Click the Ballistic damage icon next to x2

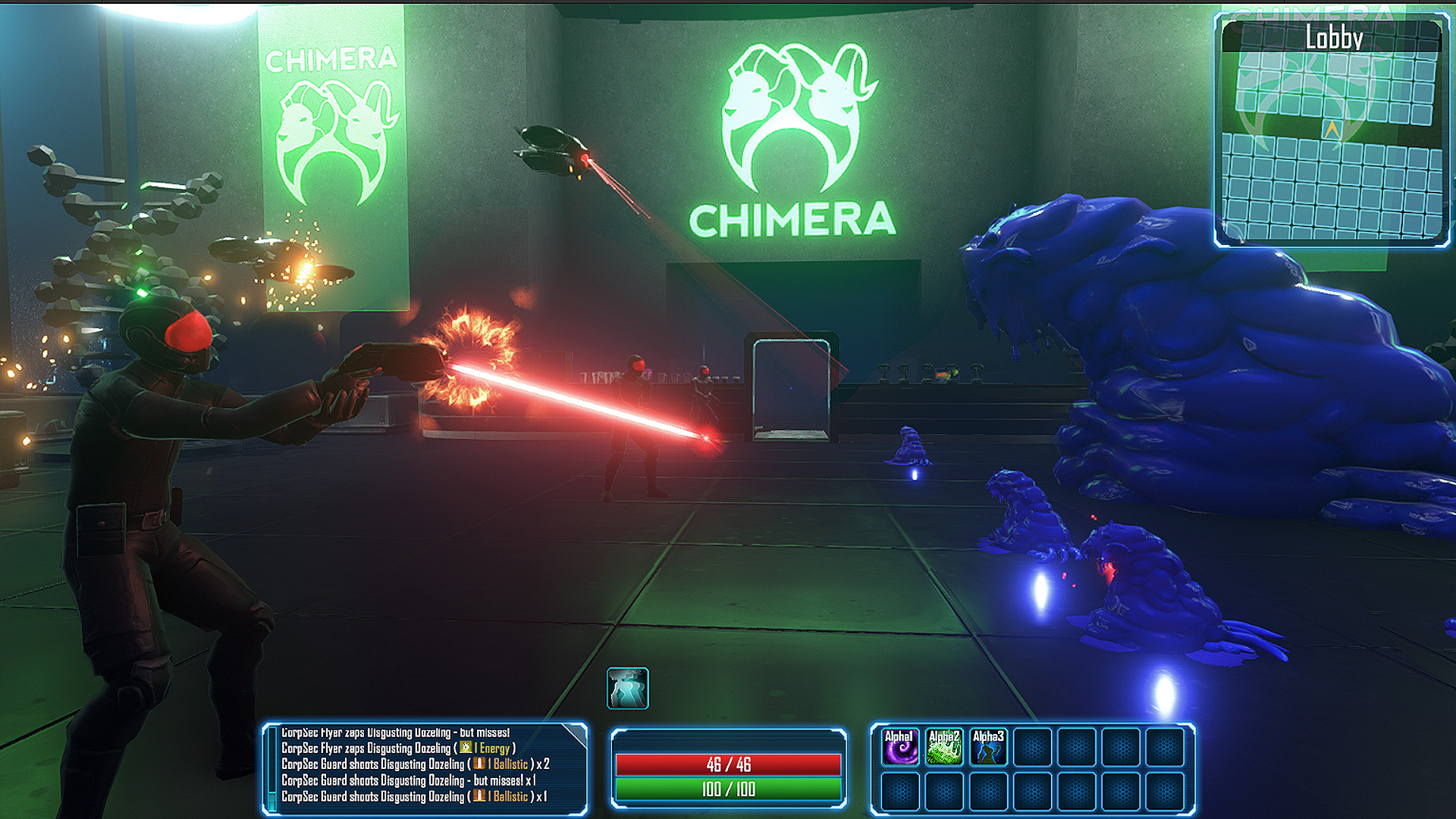[x=478, y=764]
